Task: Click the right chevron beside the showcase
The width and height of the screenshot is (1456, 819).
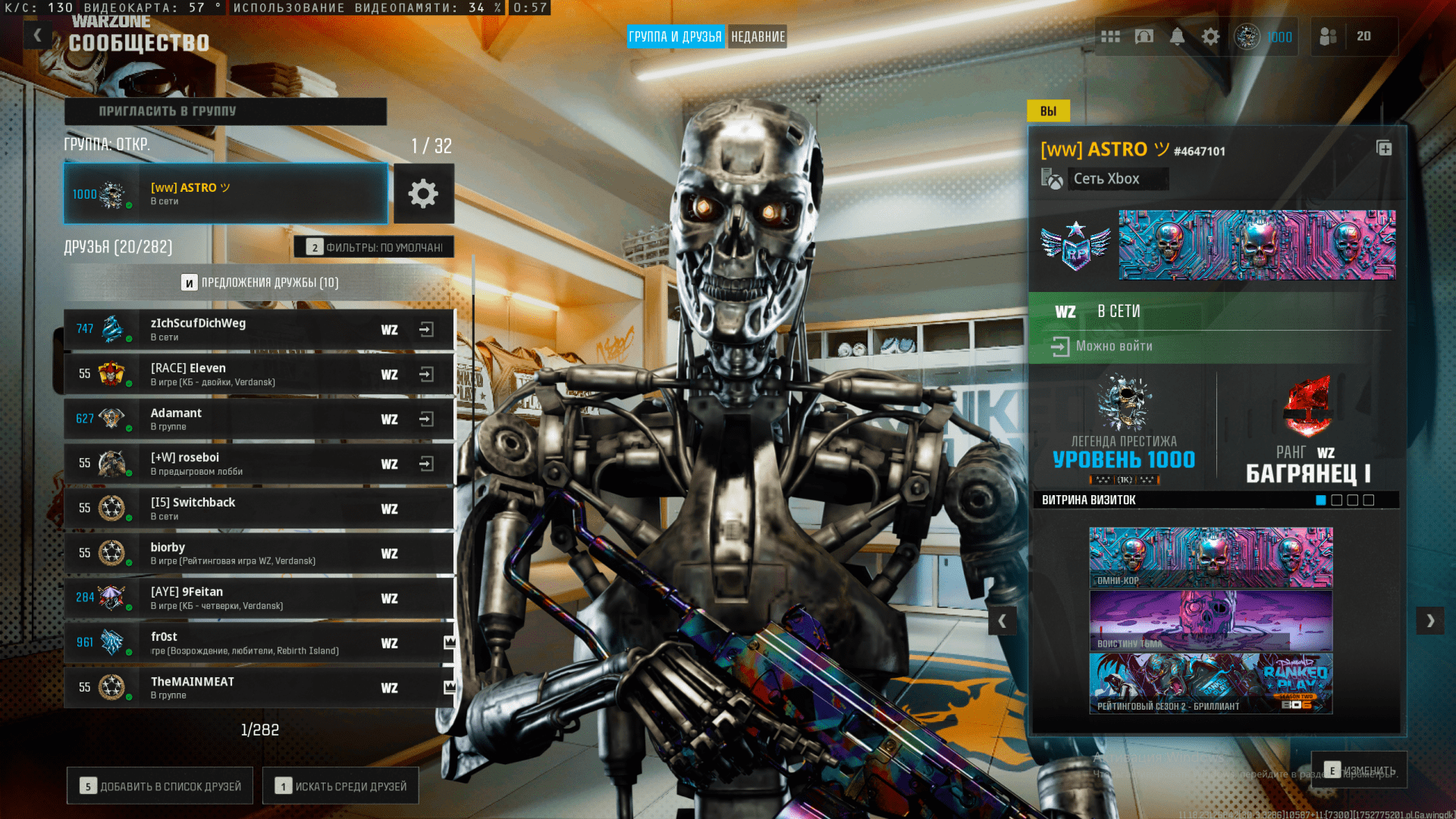Action: 1430,620
